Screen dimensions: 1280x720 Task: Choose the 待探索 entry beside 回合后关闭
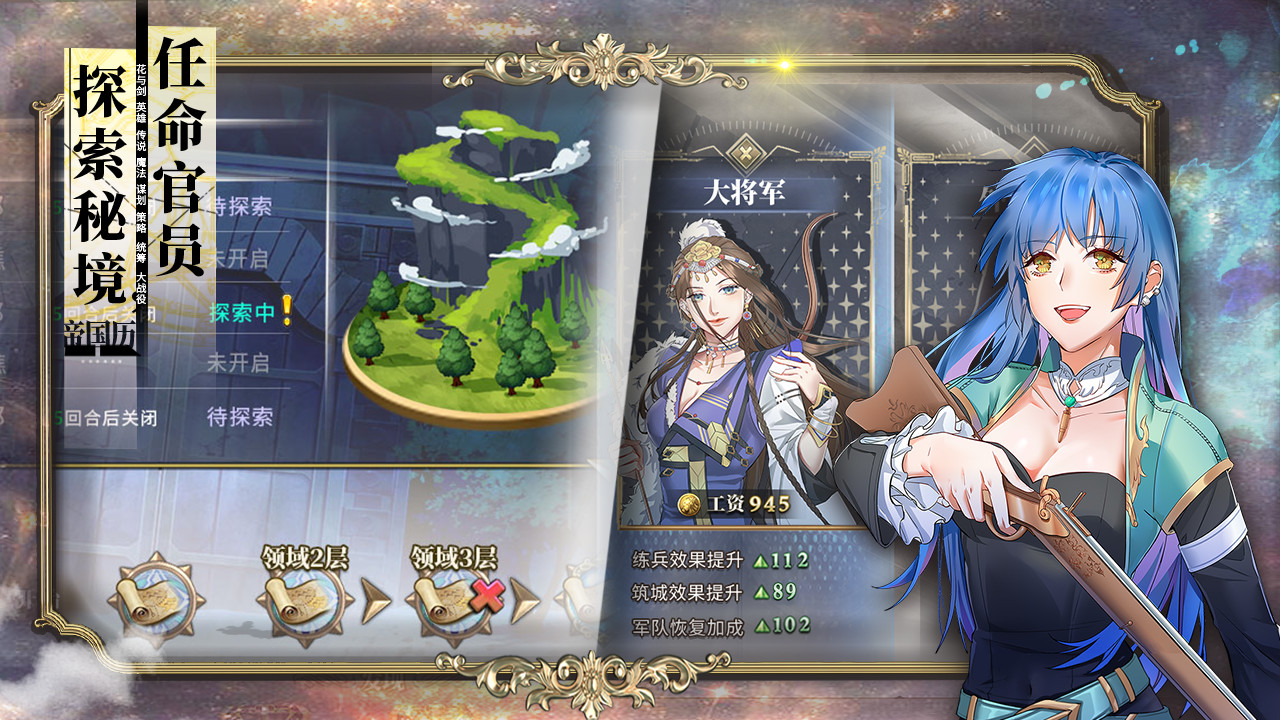[239, 416]
